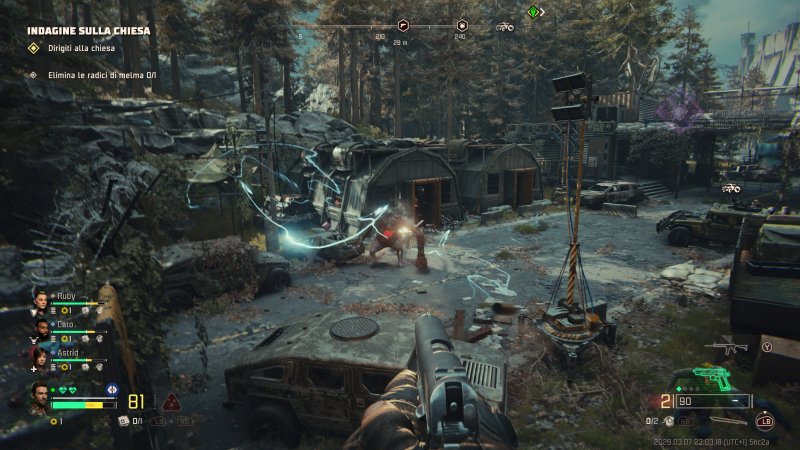Click the red triangle hazard icon
800x450 pixels.
point(170,402)
